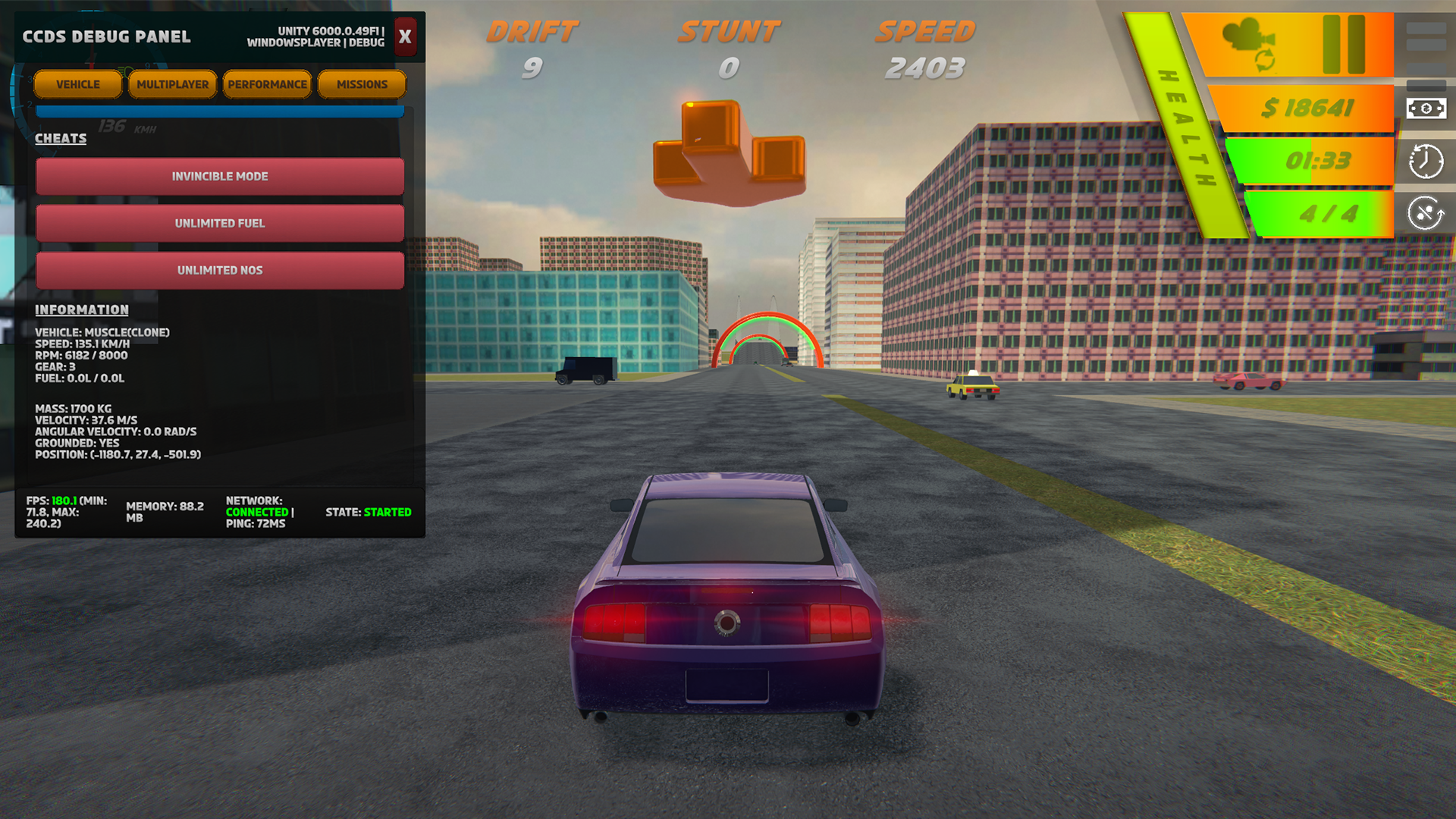Show the Missions tab
This screenshot has height=819, width=1456.
click(x=362, y=84)
